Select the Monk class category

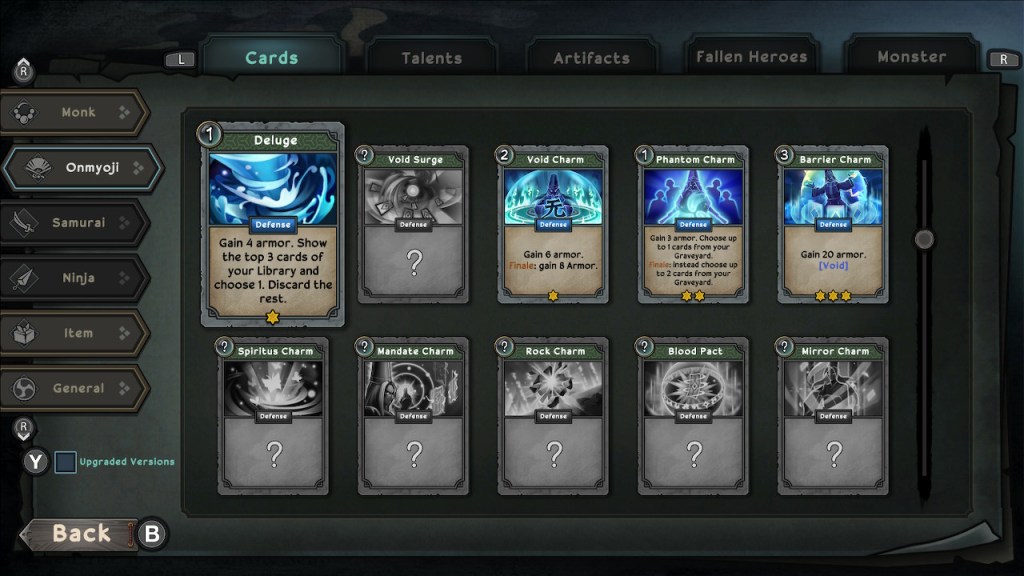pyautogui.click(x=78, y=113)
